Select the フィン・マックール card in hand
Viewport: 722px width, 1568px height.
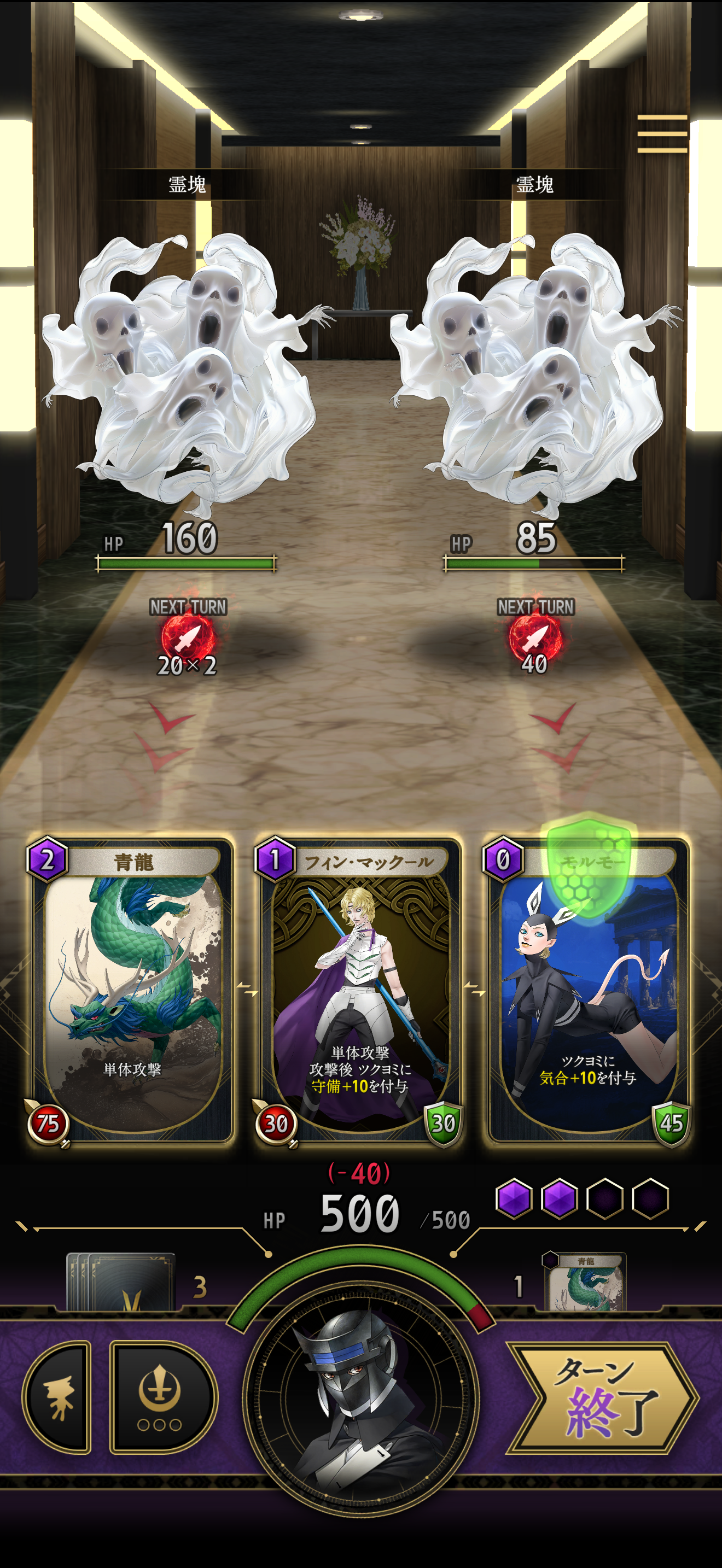coord(361,998)
